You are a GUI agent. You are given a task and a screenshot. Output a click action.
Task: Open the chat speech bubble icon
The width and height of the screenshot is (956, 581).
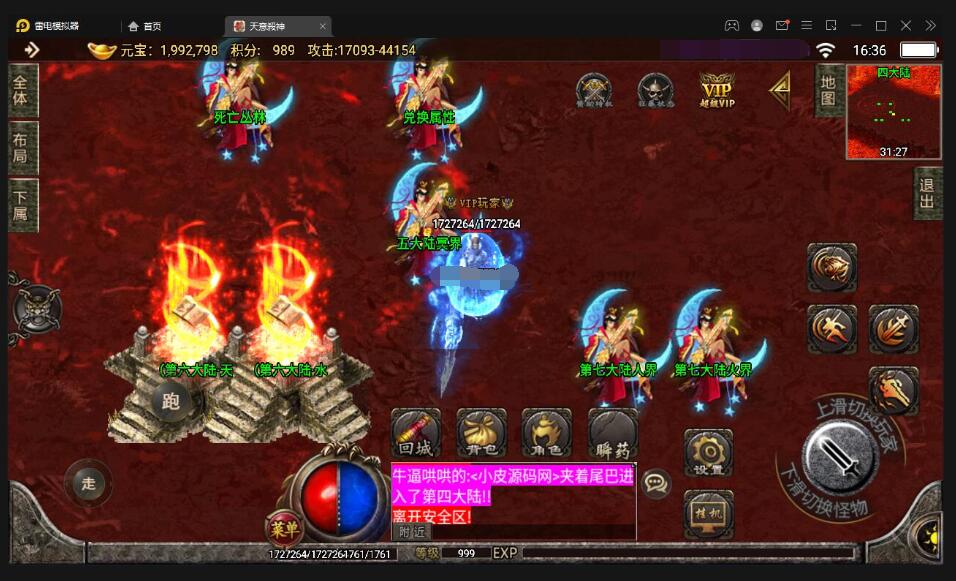[656, 484]
